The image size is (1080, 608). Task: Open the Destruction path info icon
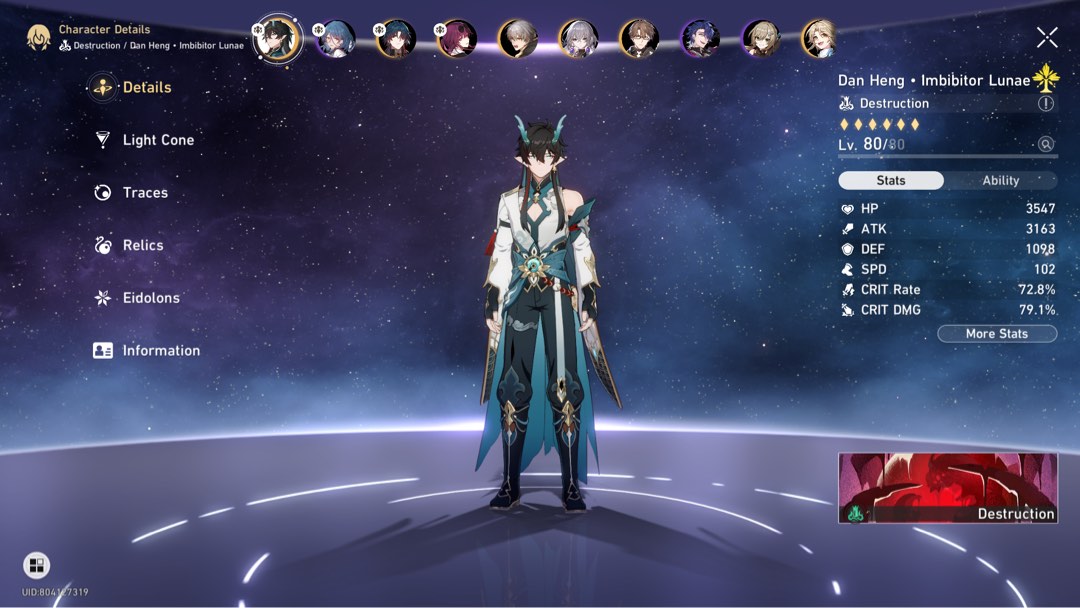1046,104
